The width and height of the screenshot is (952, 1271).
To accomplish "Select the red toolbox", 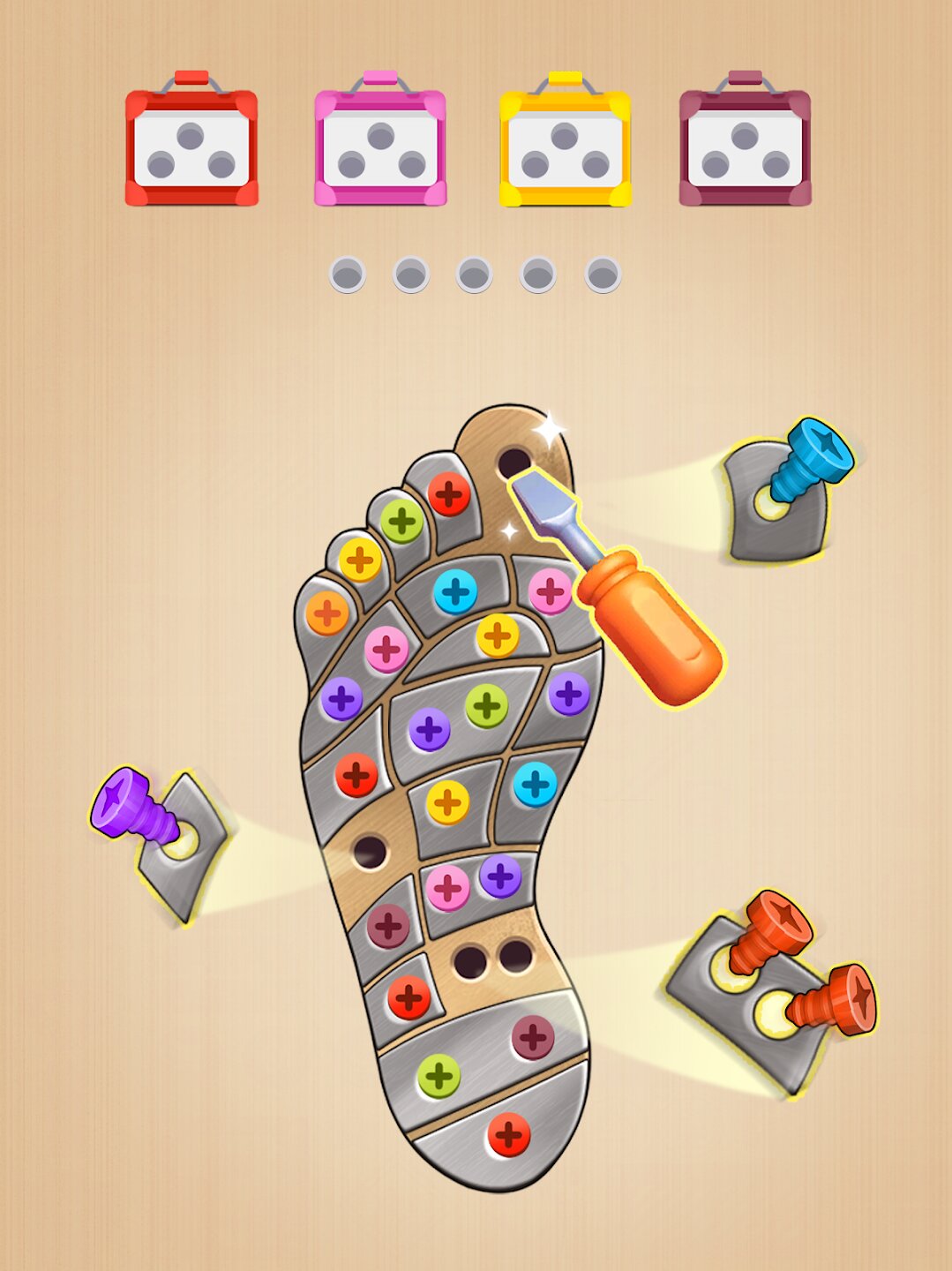I will (x=191, y=141).
